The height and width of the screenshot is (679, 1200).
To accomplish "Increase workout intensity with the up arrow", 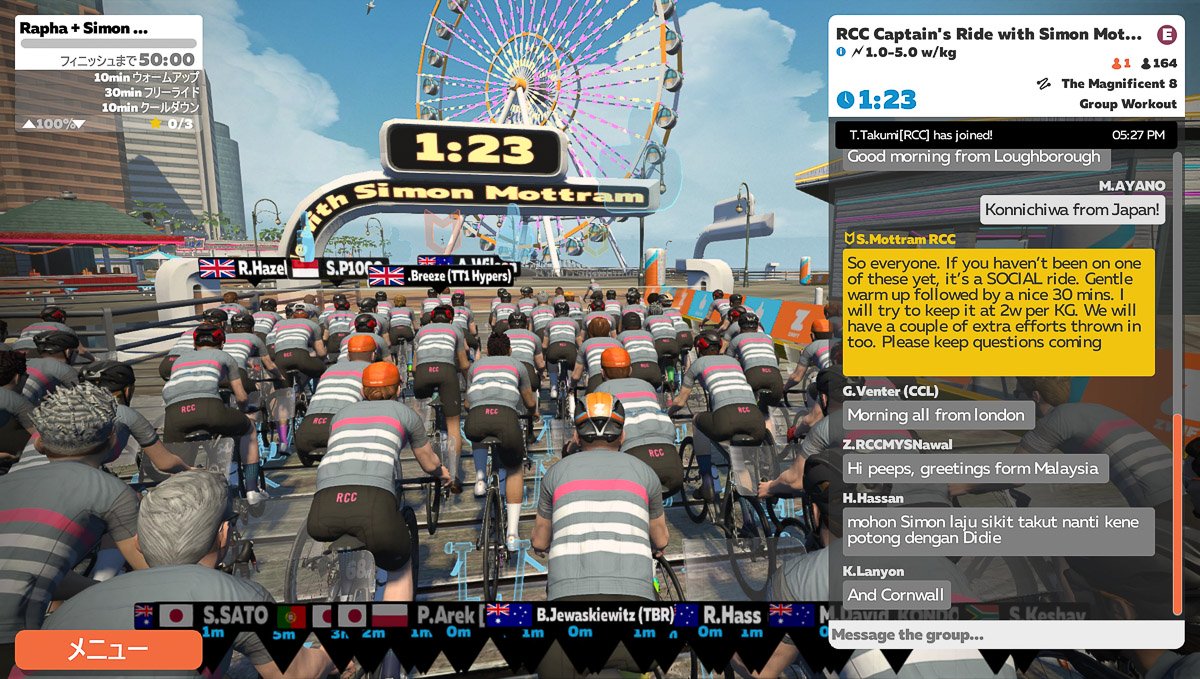I will coord(27,124).
